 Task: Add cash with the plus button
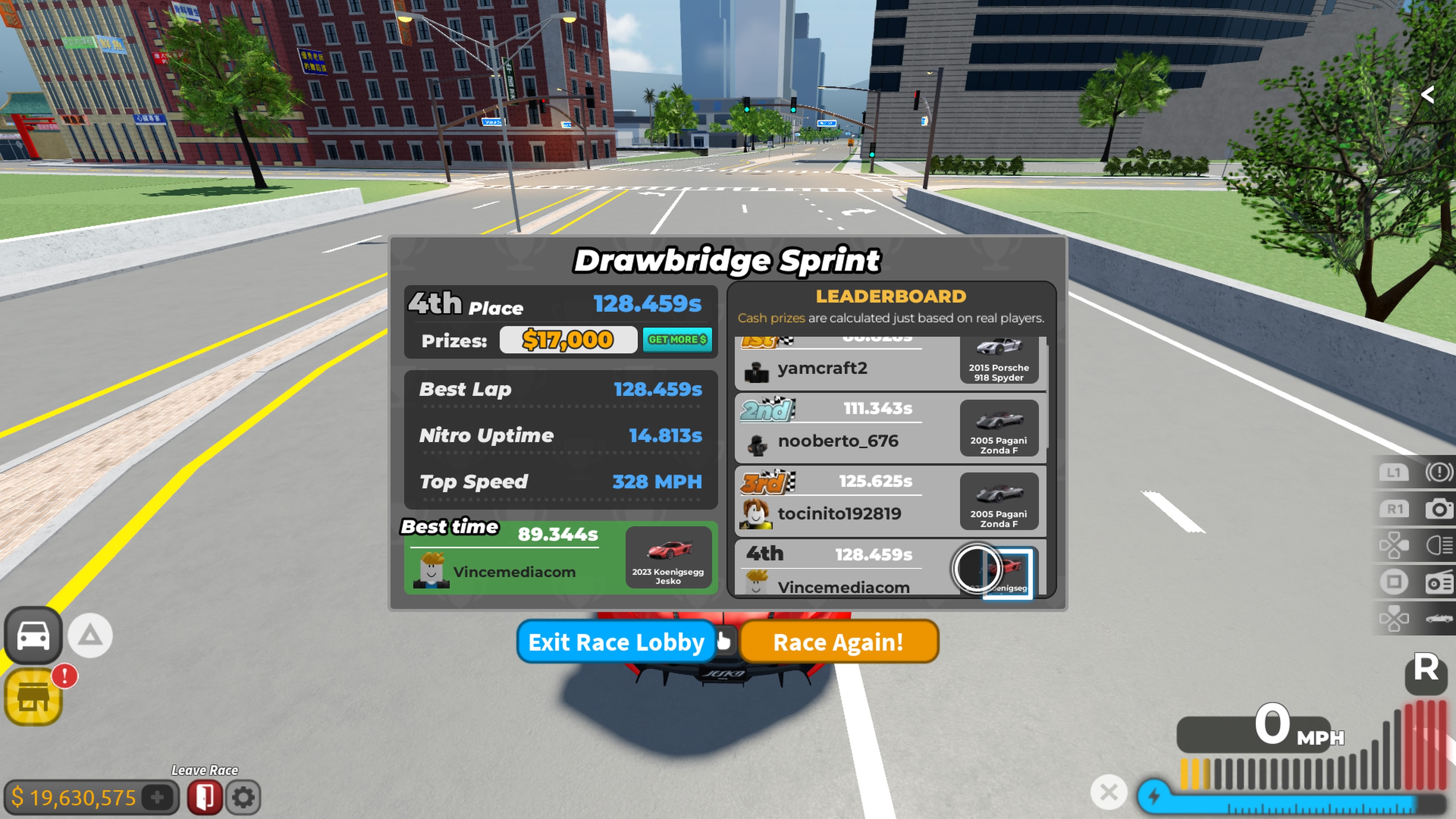158,797
